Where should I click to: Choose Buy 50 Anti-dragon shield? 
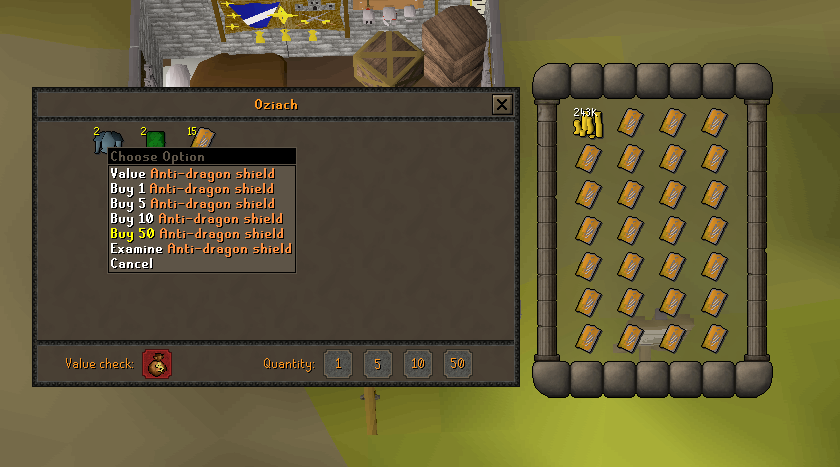point(196,234)
